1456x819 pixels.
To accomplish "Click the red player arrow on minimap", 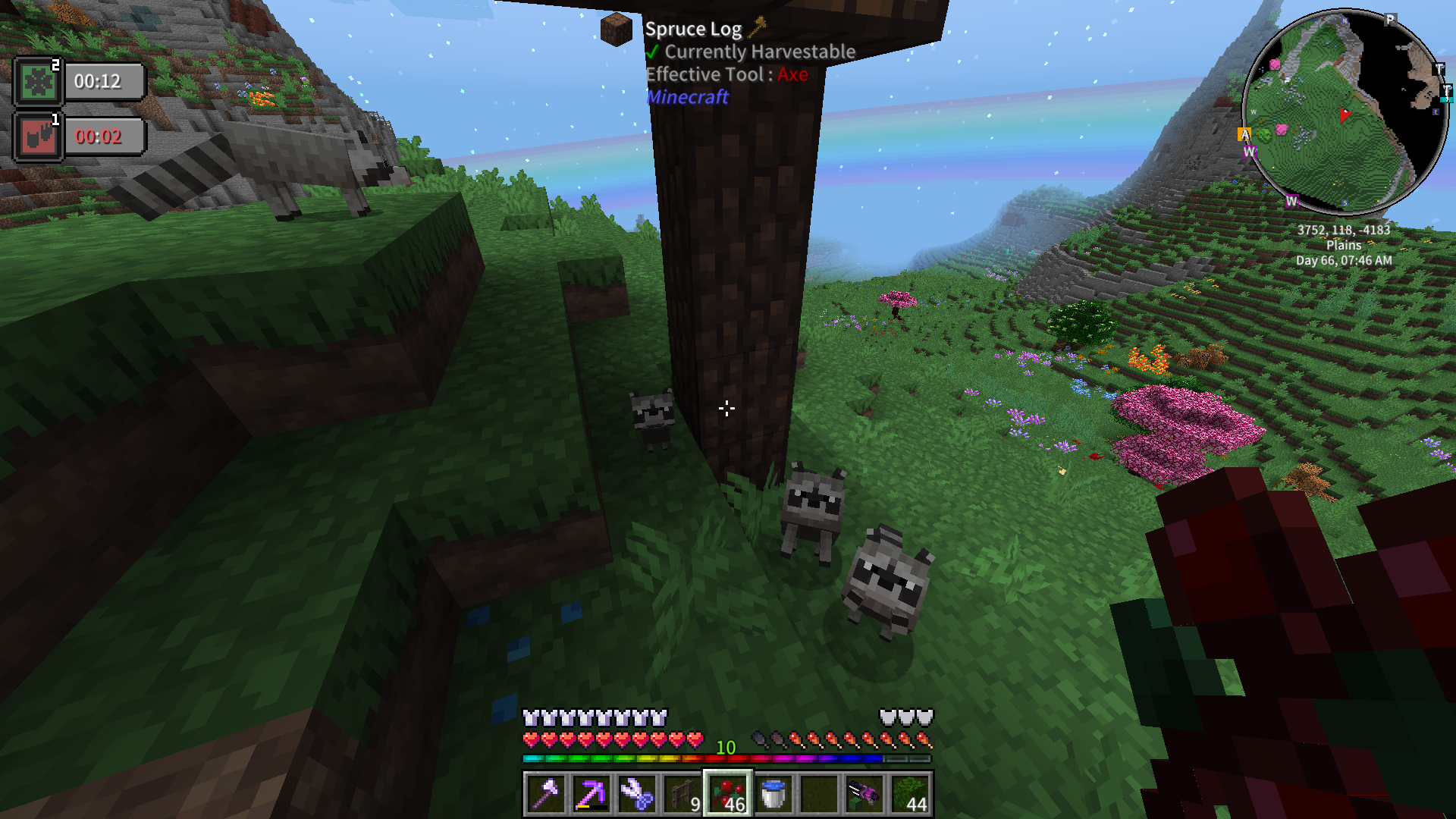I will coord(1345,115).
